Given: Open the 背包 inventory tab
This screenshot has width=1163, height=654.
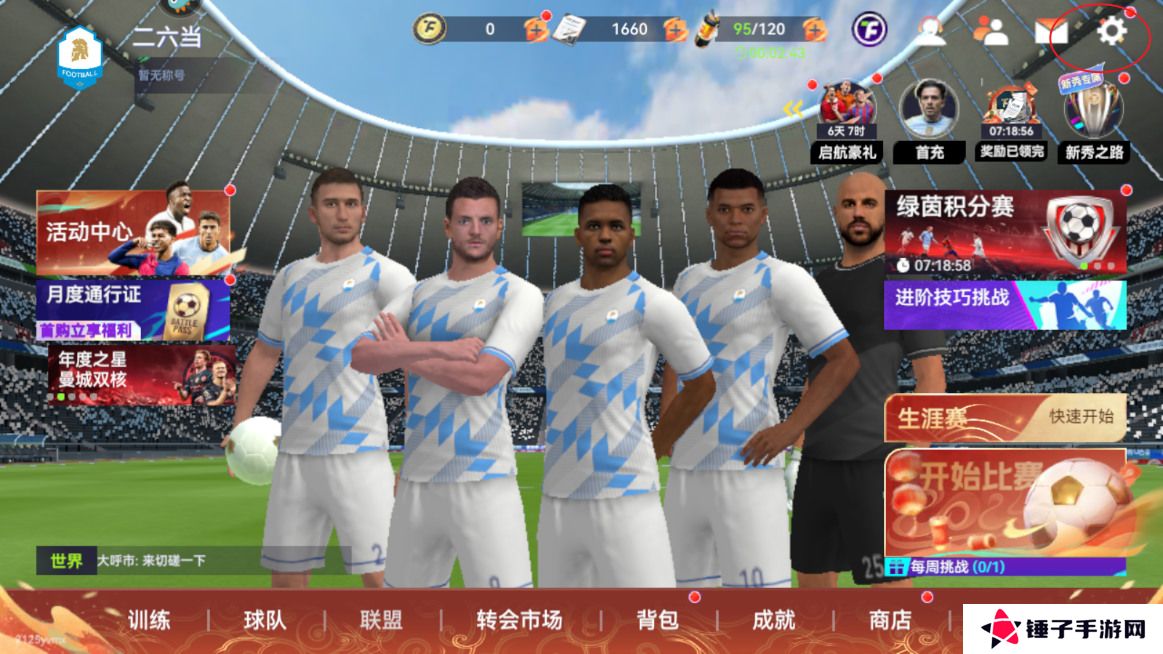Looking at the screenshot, I should (657, 620).
